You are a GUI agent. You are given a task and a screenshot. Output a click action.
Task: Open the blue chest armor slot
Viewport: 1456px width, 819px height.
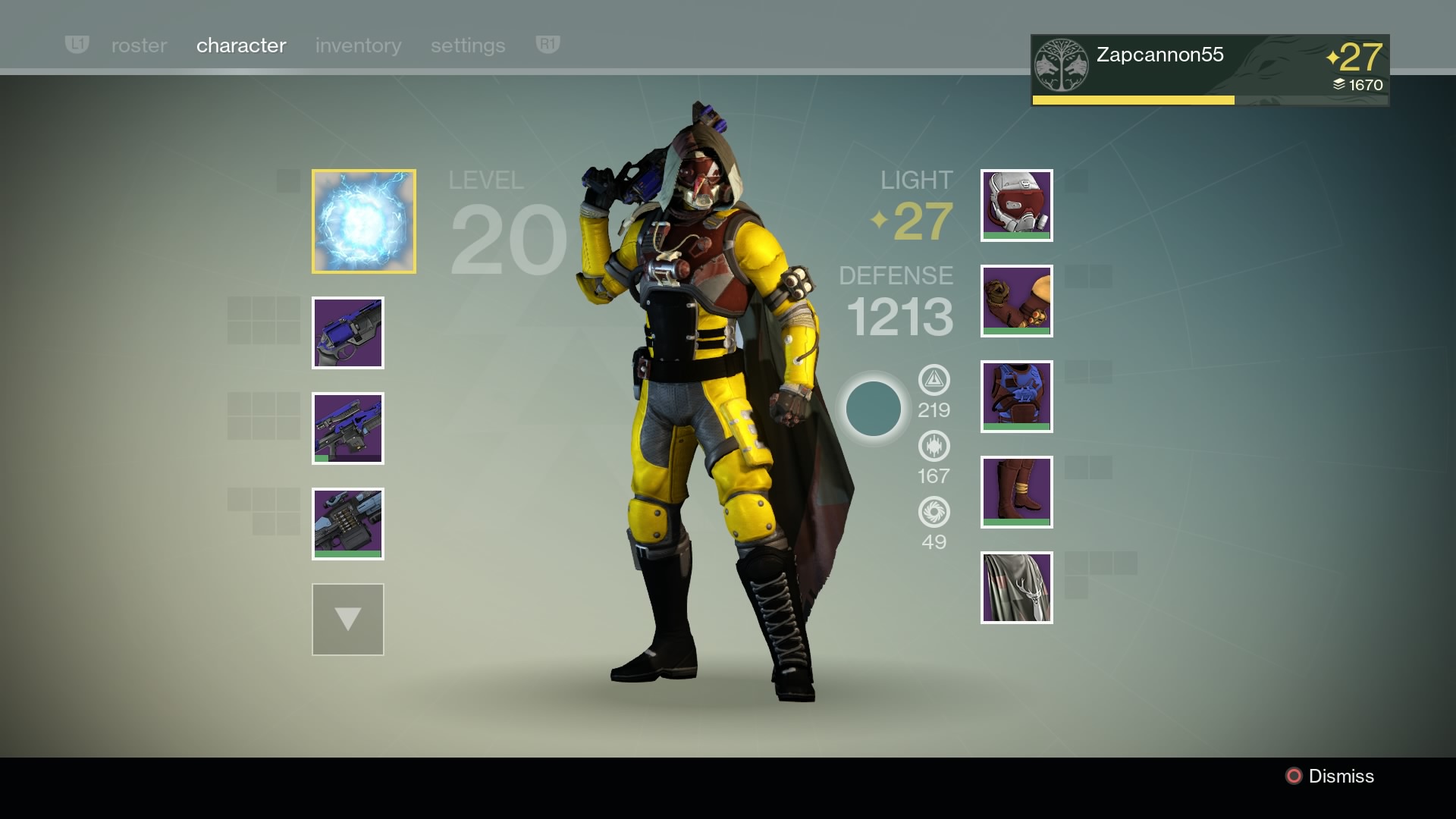(1016, 397)
